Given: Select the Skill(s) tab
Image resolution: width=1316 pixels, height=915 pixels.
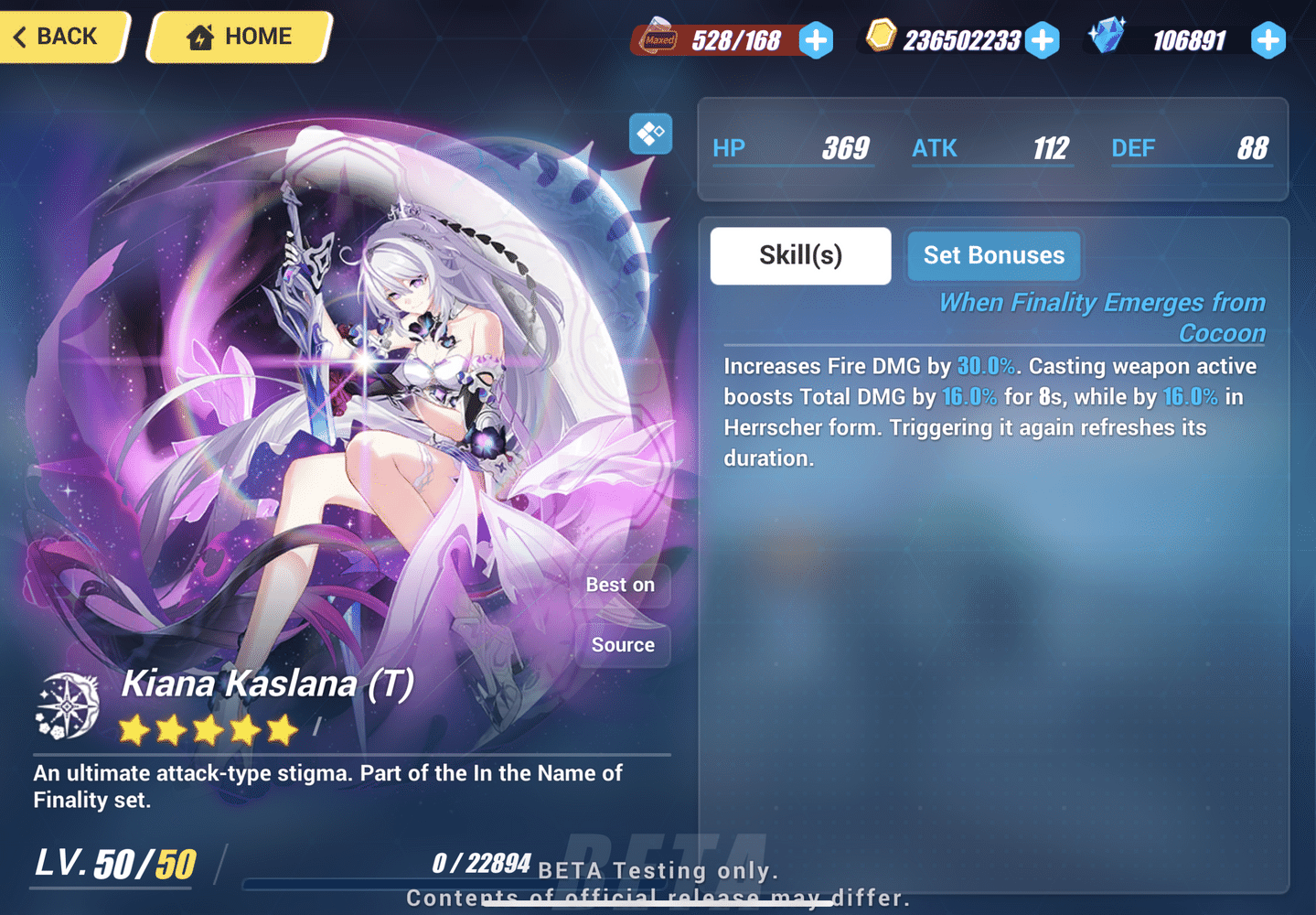Looking at the screenshot, I should [x=799, y=255].
